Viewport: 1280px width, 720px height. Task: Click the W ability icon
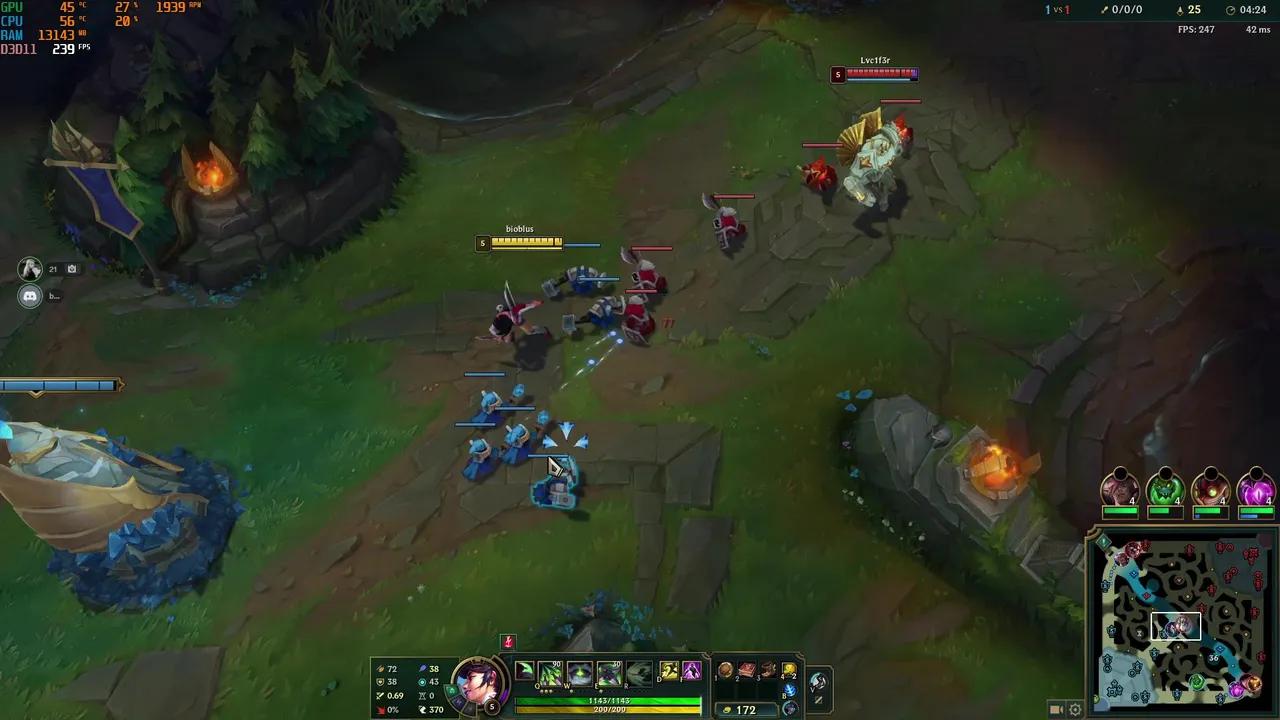click(x=578, y=672)
